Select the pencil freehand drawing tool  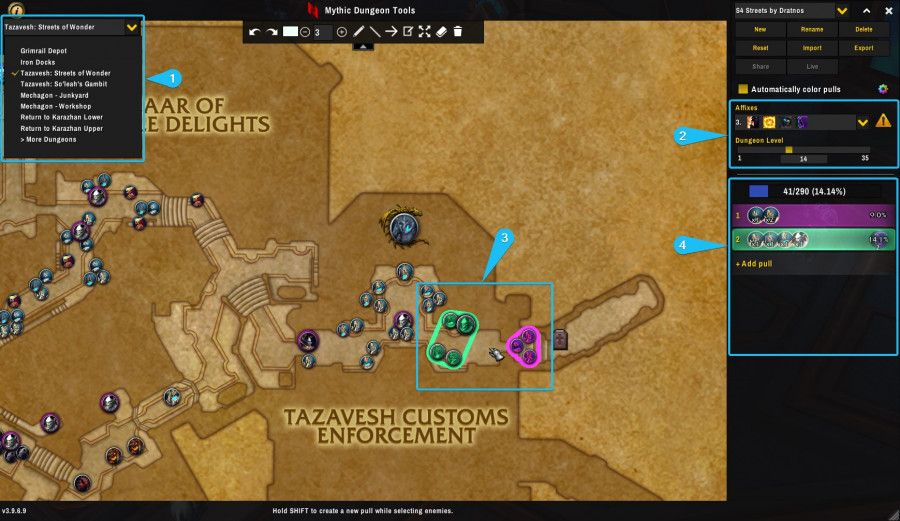pyautogui.click(x=358, y=32)
